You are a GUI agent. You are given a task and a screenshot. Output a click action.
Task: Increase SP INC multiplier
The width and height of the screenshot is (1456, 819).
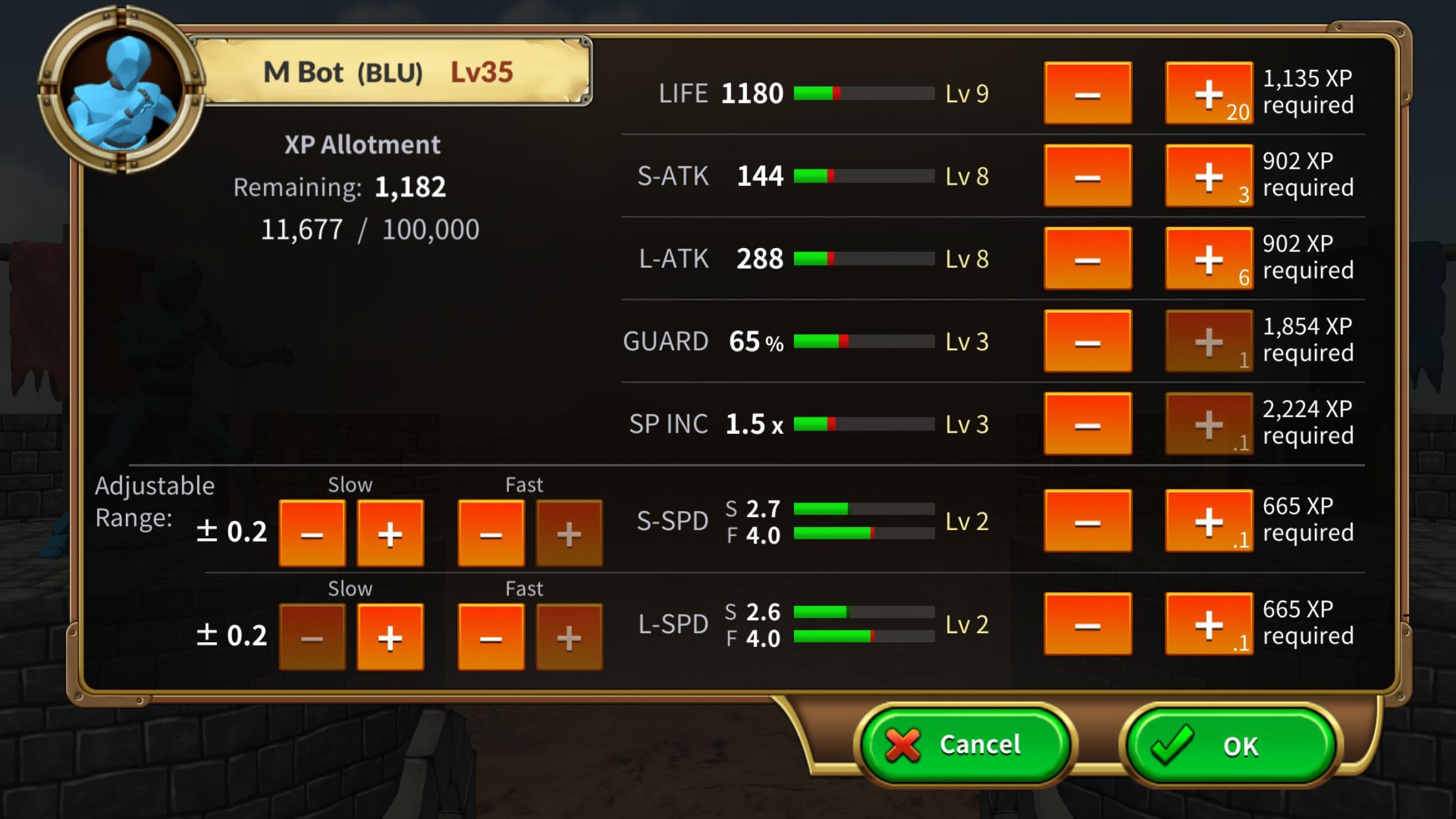(x=1208, y=424)
